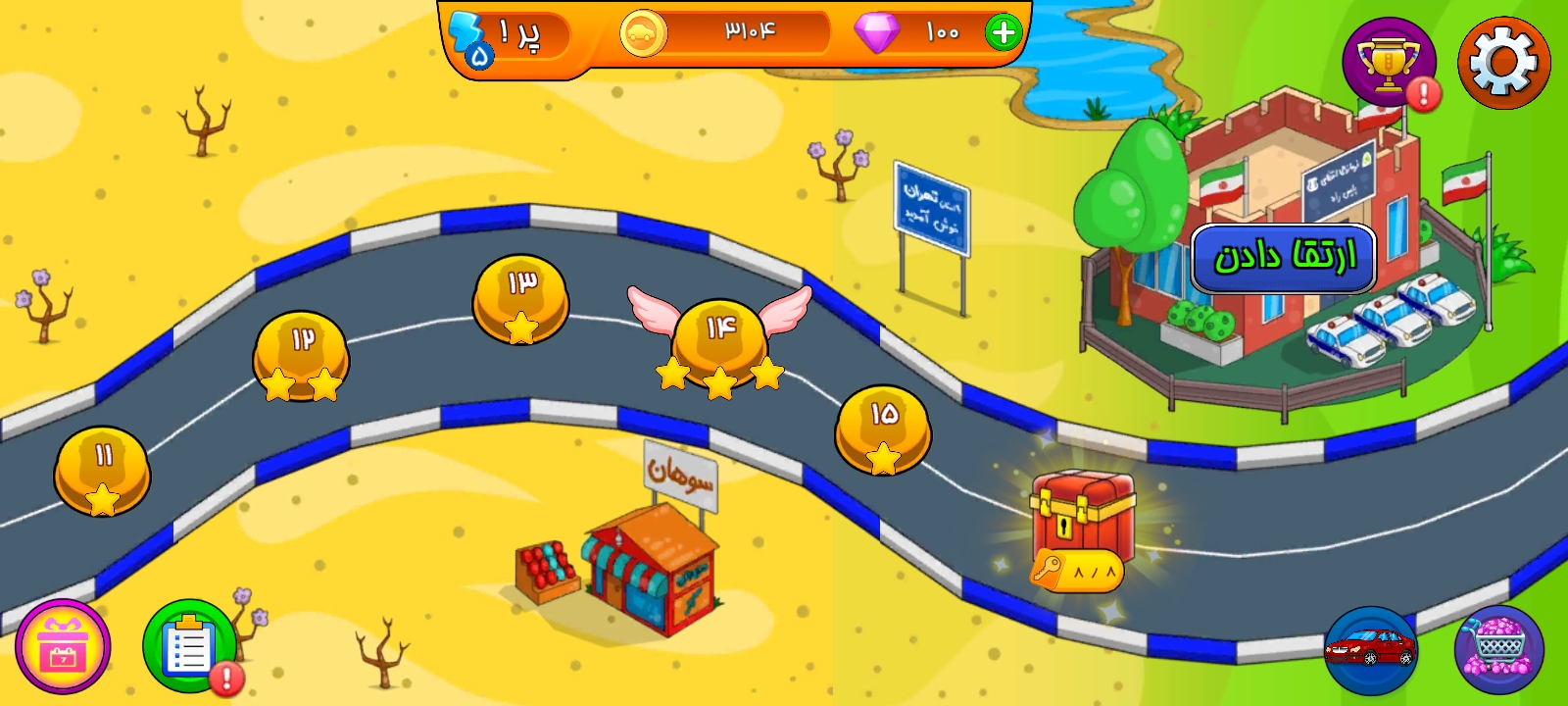Viewport: 1568px width, 706px height.
Task: Open the gem shop cart button
Action: click(1498, 648)
